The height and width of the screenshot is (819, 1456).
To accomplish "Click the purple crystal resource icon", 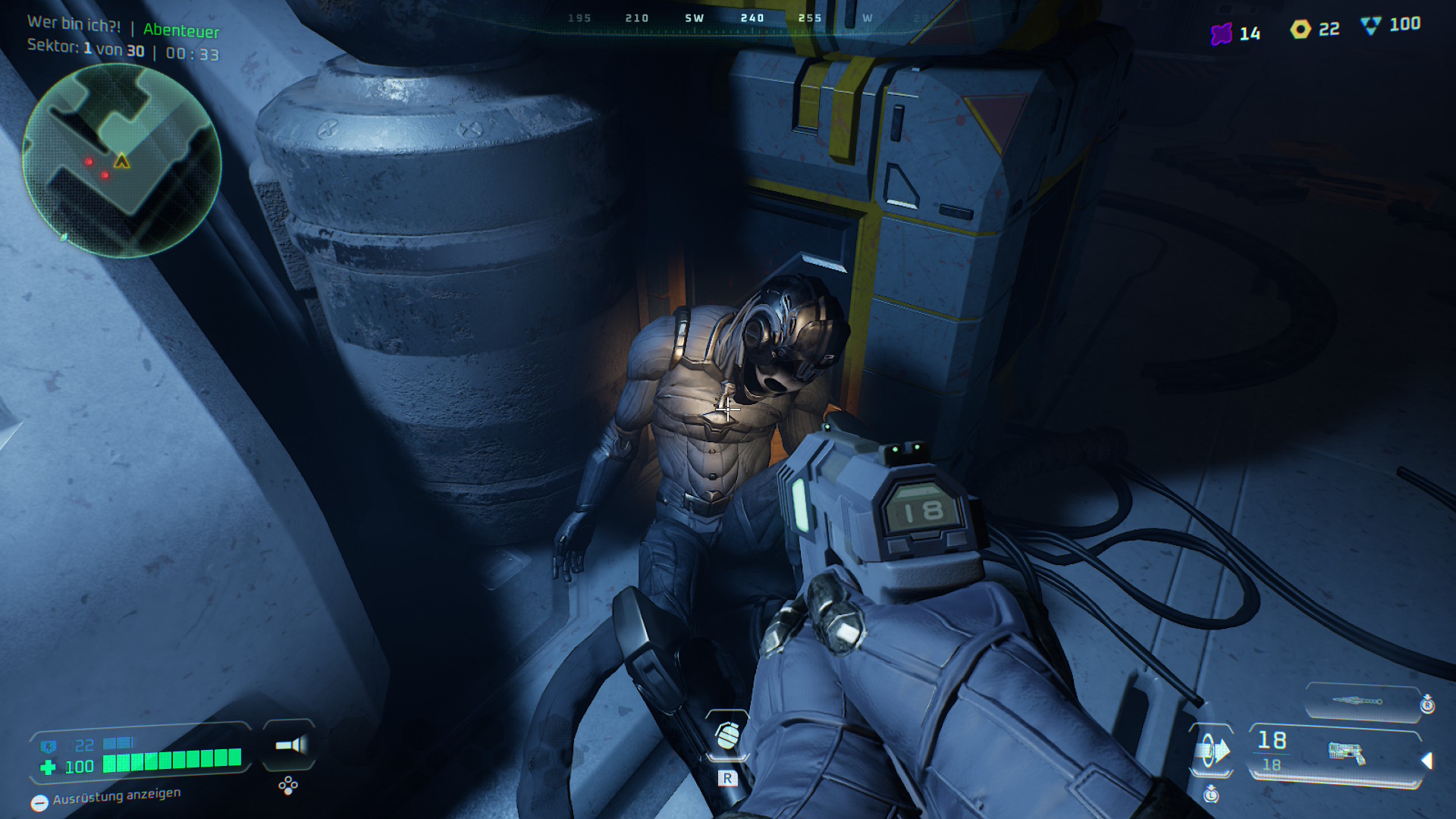I will pos(1221,34).
